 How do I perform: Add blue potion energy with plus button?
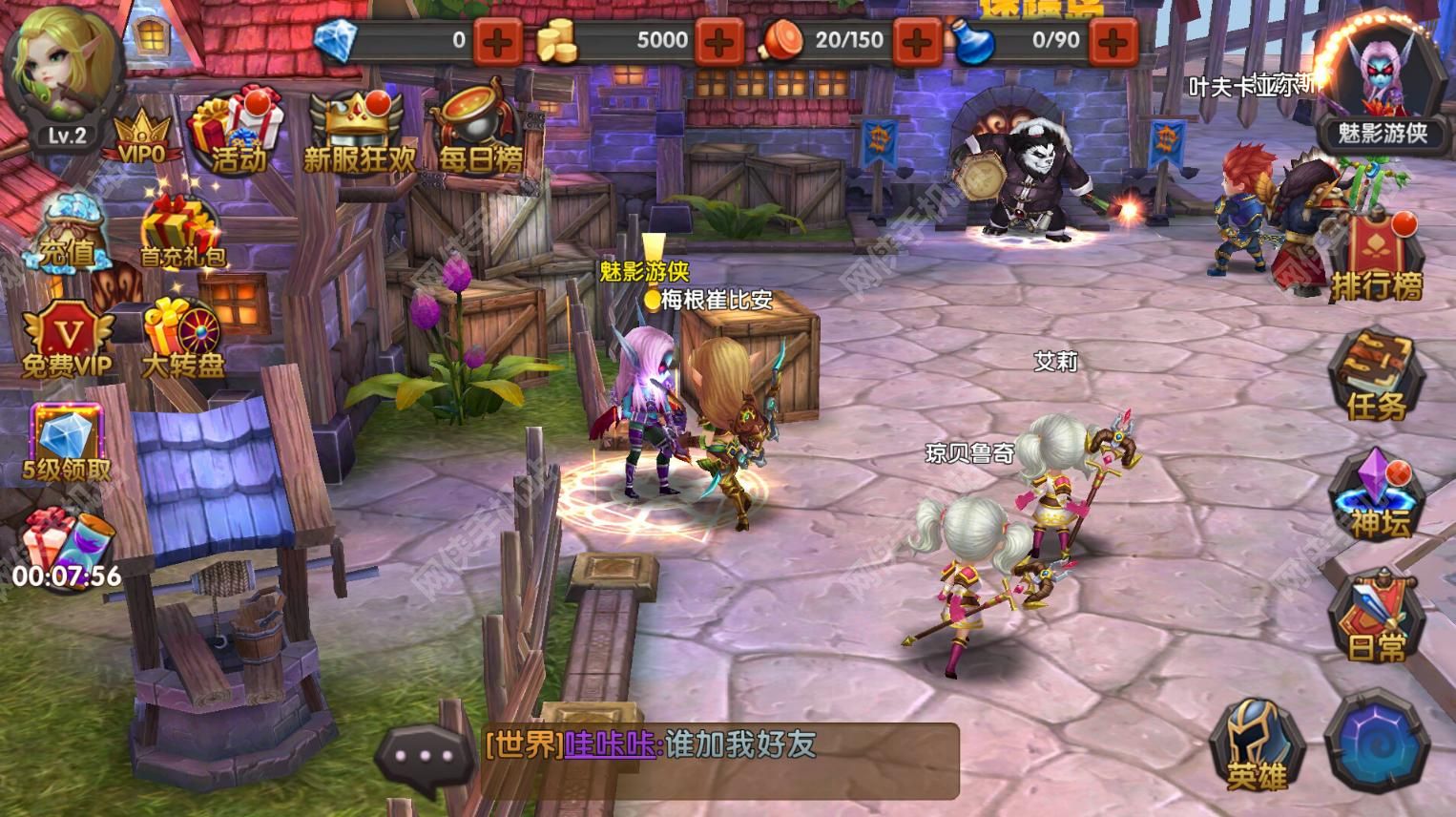(x=1113, y=41)
